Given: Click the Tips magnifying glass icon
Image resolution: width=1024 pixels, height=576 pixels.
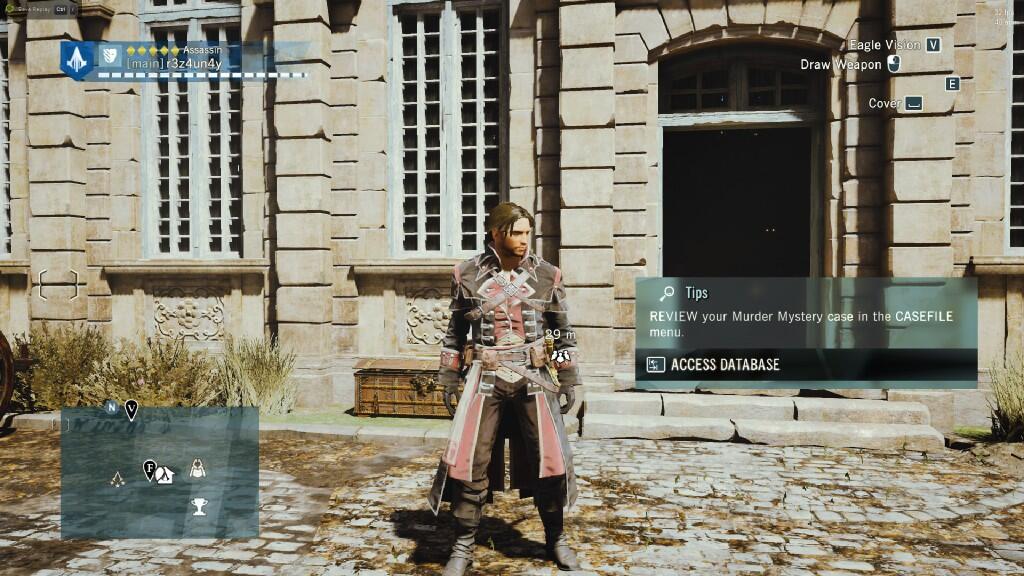Looking at the screenshot, I should point(665,293).
